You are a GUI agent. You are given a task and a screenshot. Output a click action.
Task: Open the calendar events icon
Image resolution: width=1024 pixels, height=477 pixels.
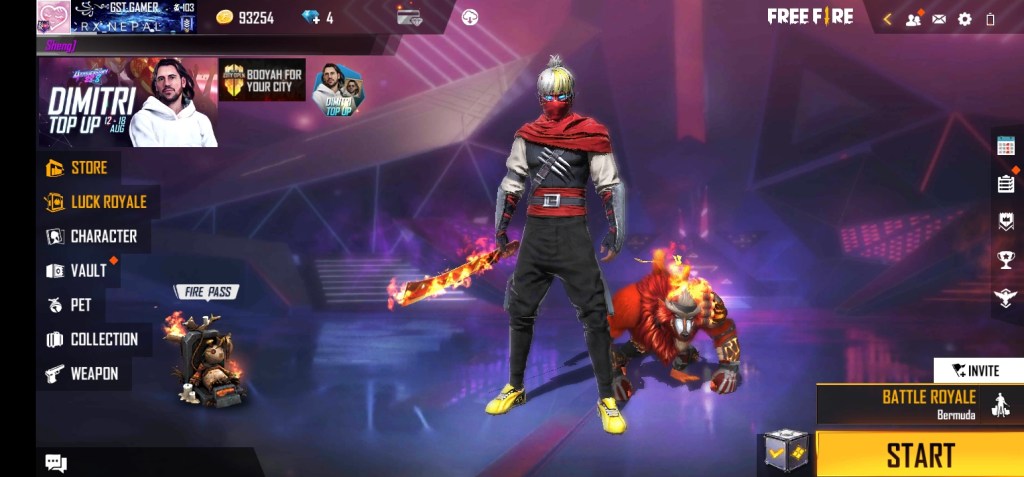1006,145
